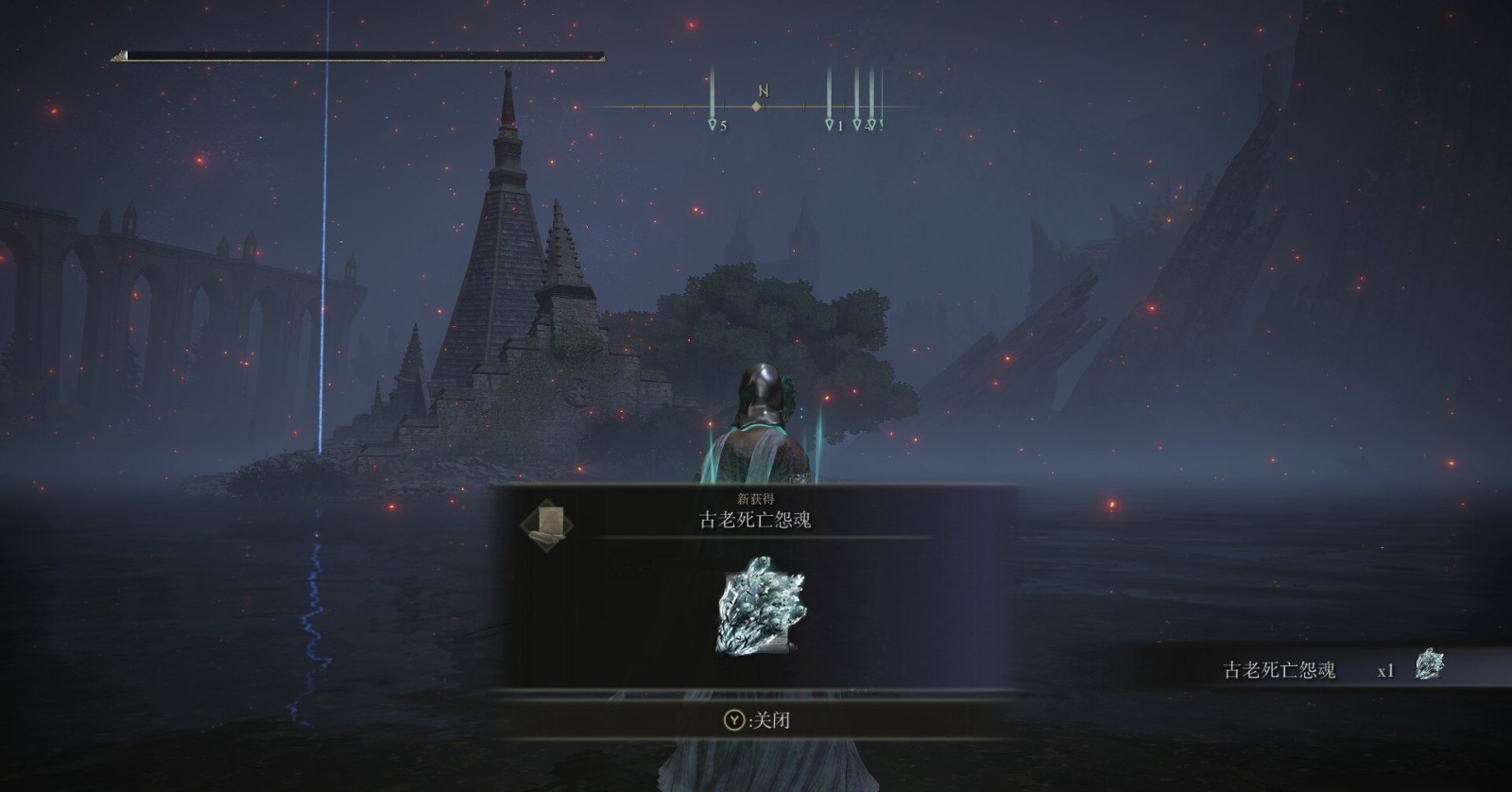Select the rightmost compass waypoint marker
Viewport: 1512px width, 792px height.
pos(882,124)
